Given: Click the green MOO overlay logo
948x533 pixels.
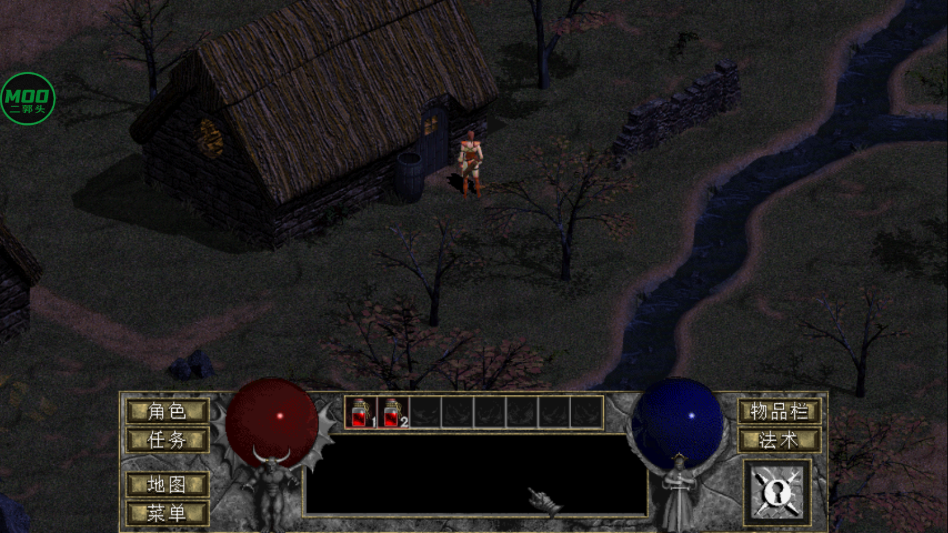Looking at the screenshot, I should [x=27, y=98].
